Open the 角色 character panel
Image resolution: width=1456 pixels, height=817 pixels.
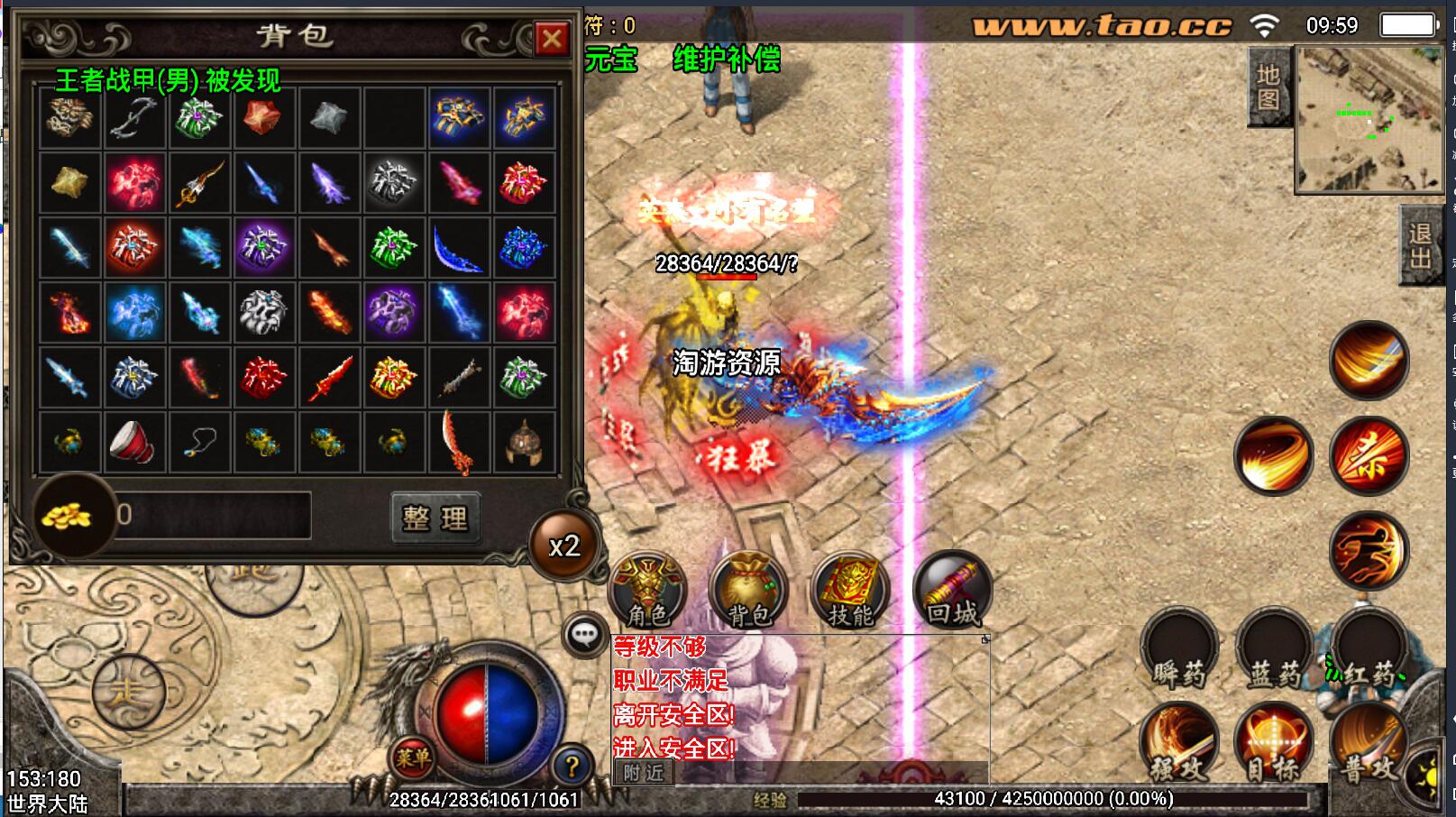point(647,591)
